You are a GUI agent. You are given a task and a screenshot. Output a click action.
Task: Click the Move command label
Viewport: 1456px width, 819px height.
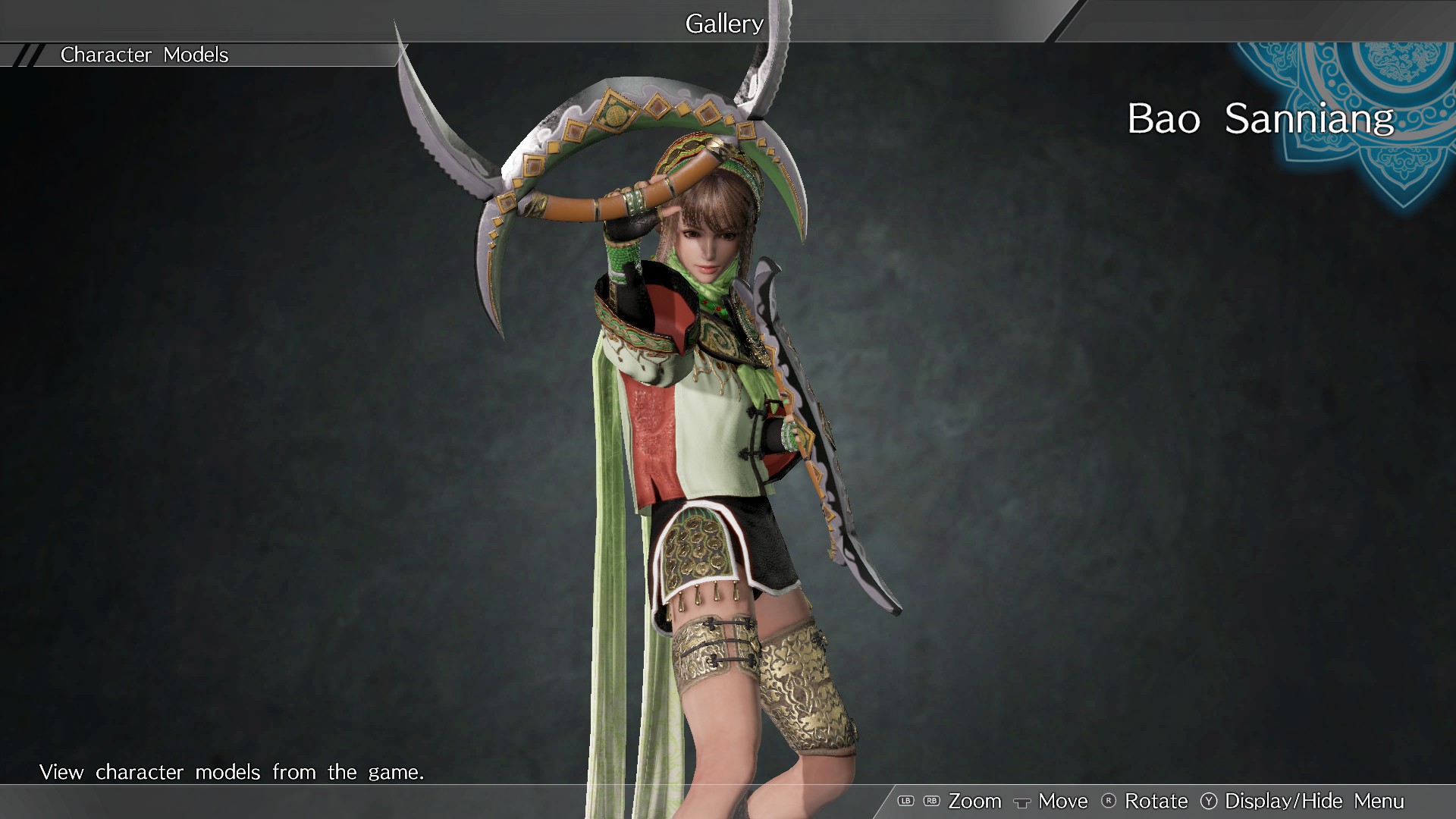[x=1062, y=801]
